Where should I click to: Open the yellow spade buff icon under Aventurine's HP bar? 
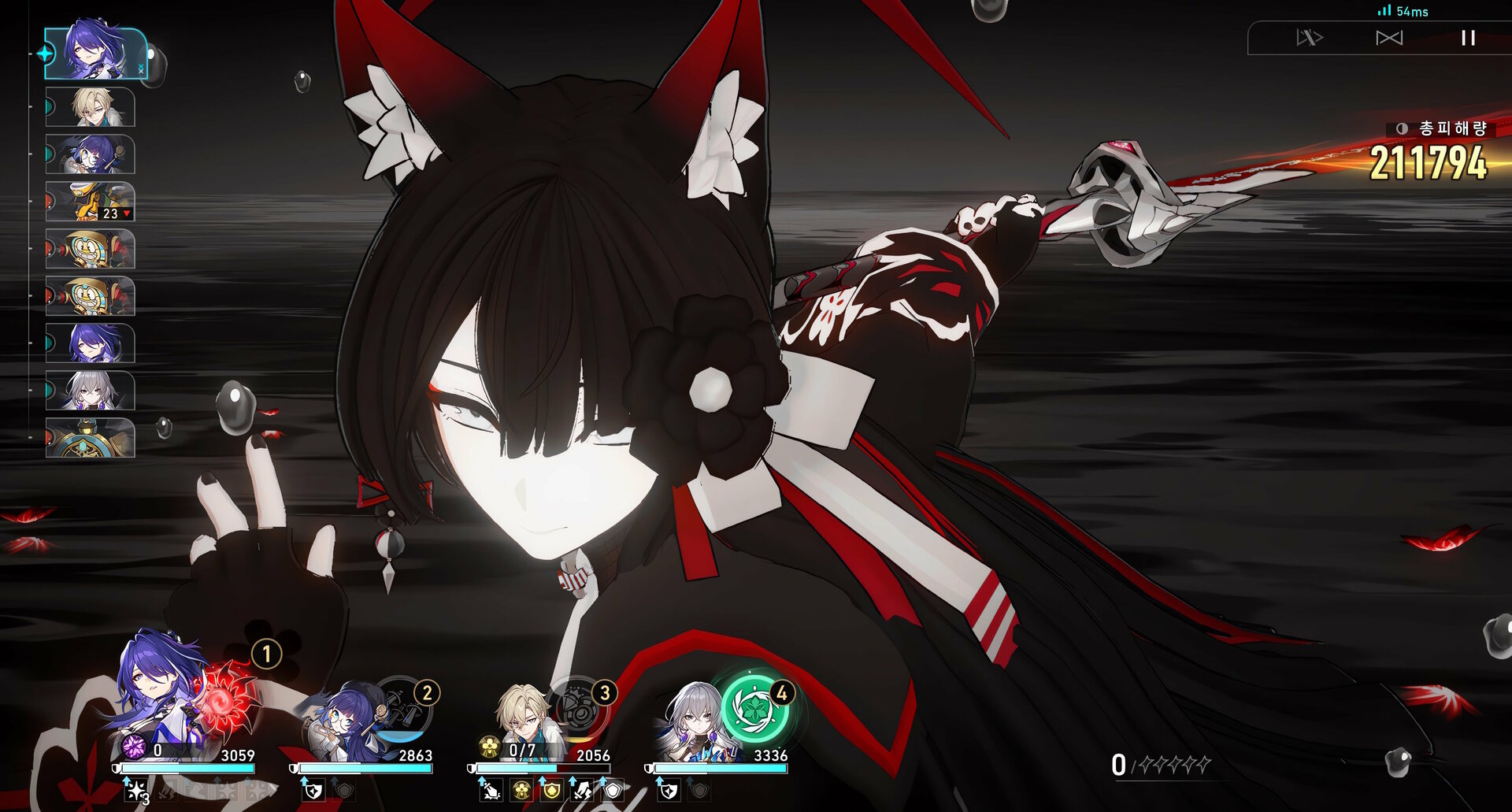point(553,792)
